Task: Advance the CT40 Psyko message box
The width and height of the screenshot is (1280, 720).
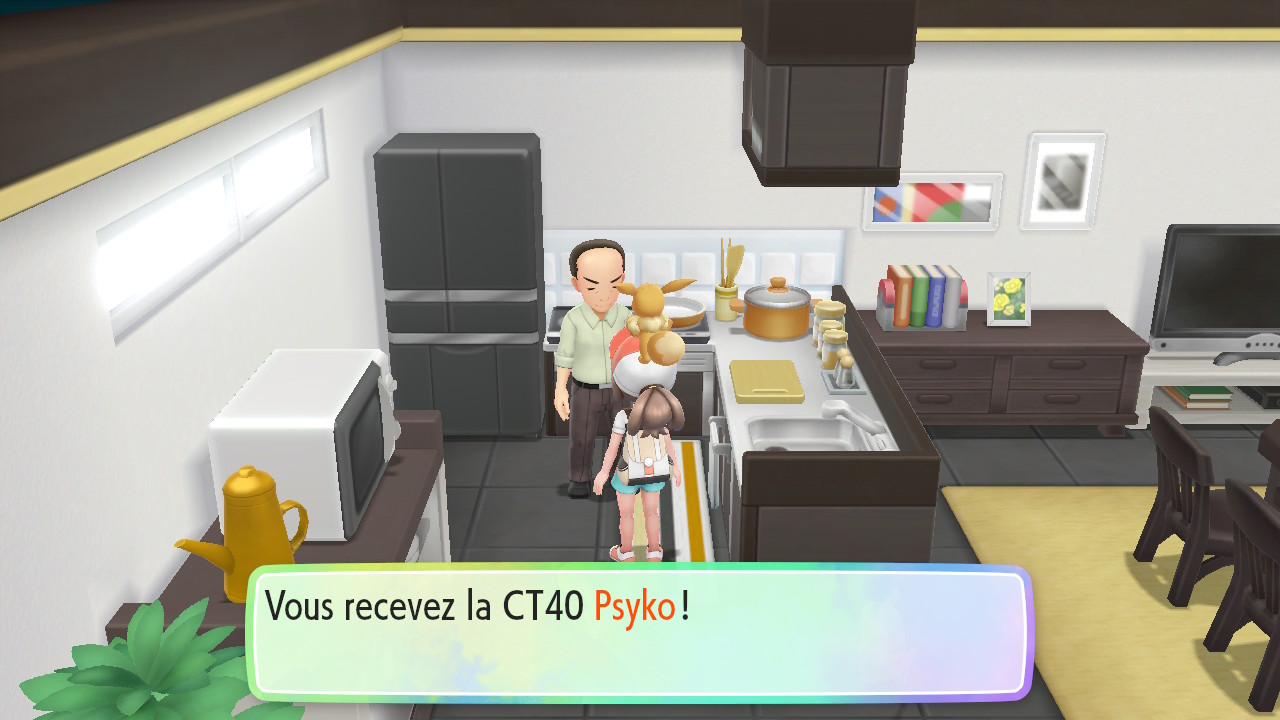Action: 638,632
